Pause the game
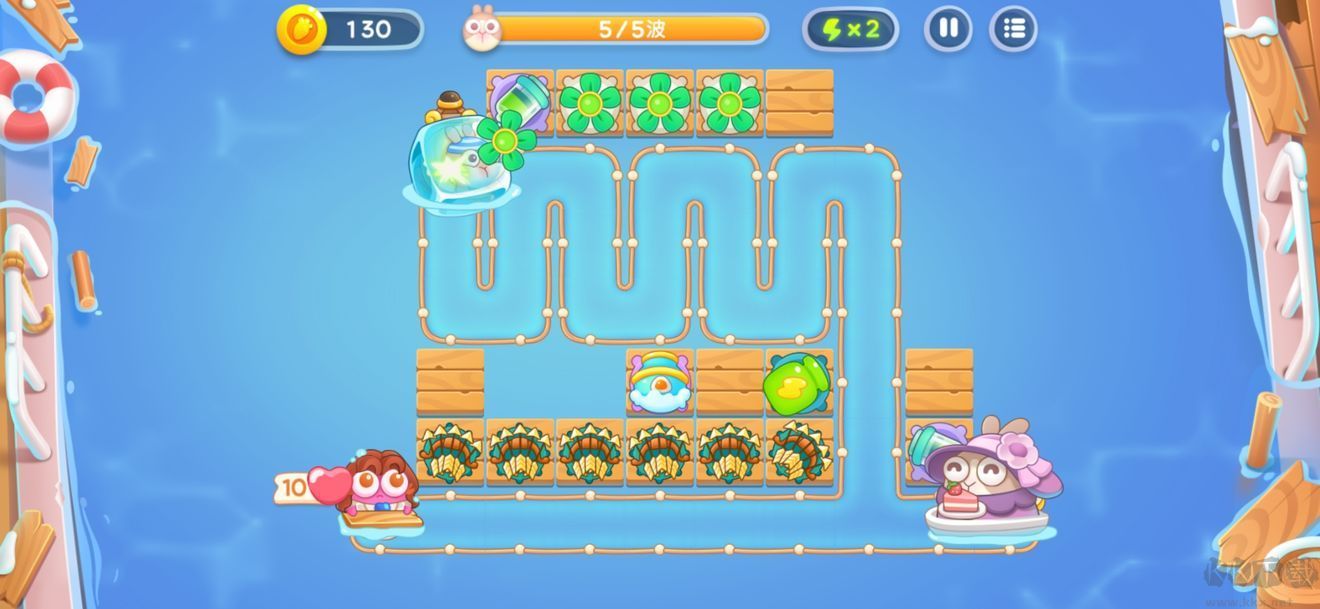 [x=948, y=29]
